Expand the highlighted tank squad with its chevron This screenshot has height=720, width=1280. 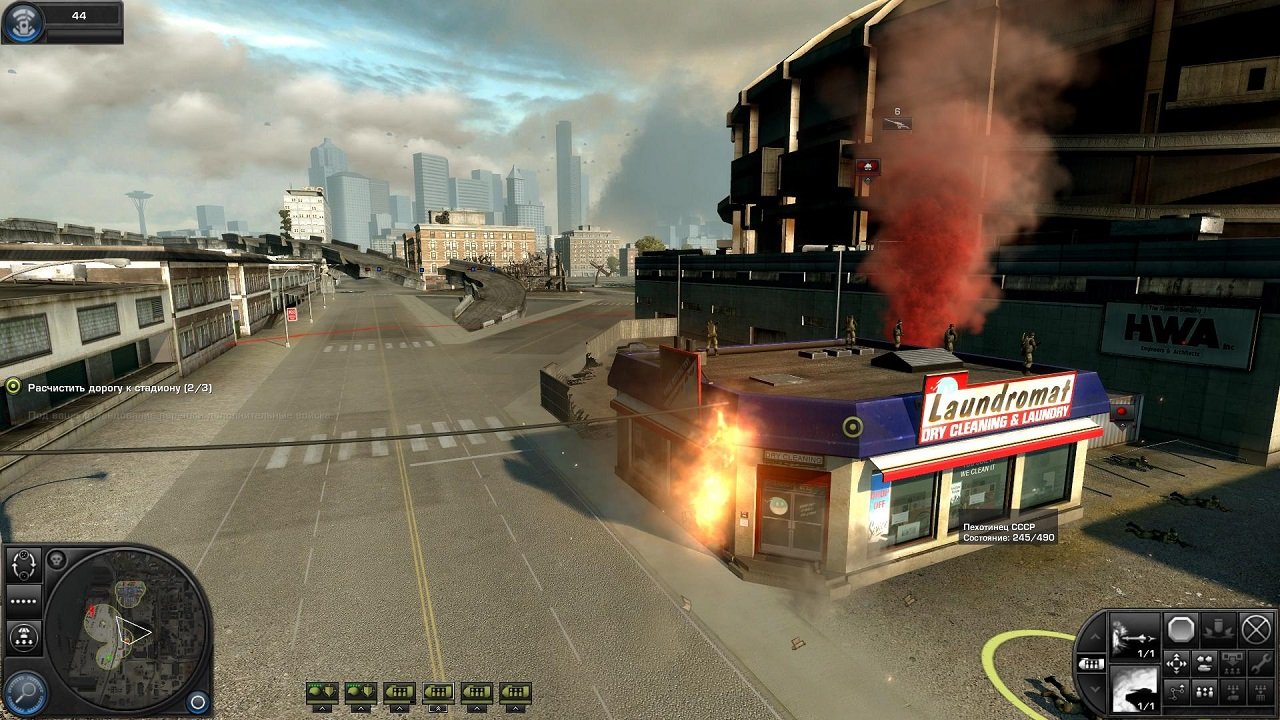click(438, 707)
